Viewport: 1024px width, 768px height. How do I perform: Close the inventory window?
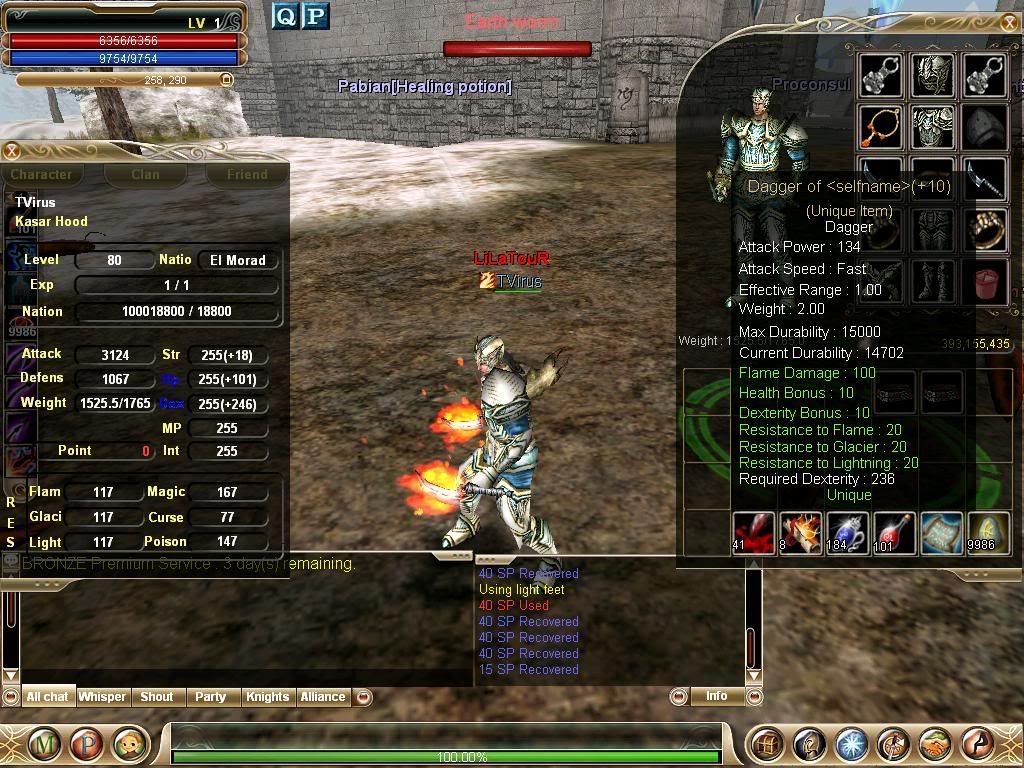[1009, 22]
